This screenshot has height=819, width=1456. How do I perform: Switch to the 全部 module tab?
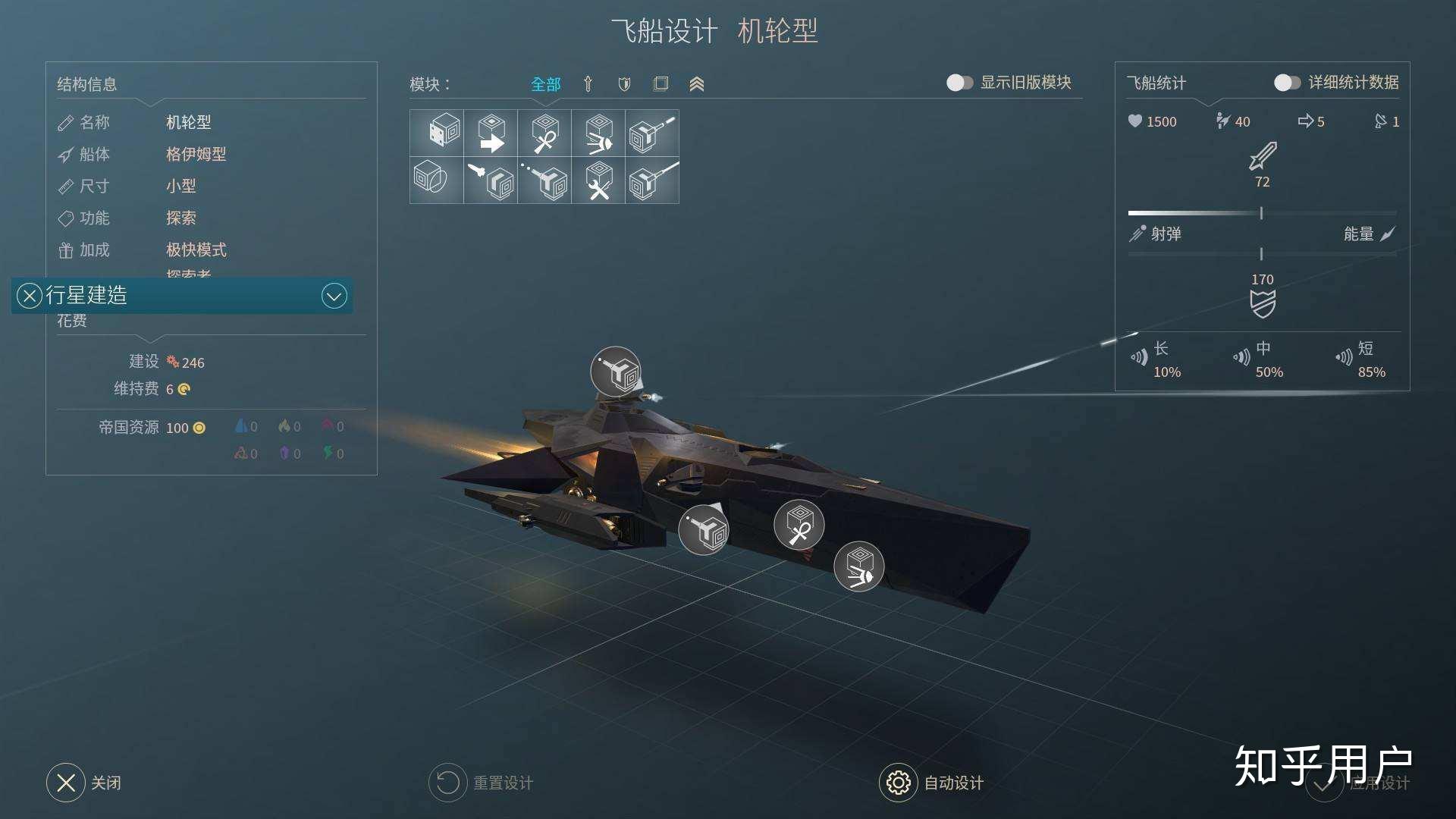click(x=545, y=84)
